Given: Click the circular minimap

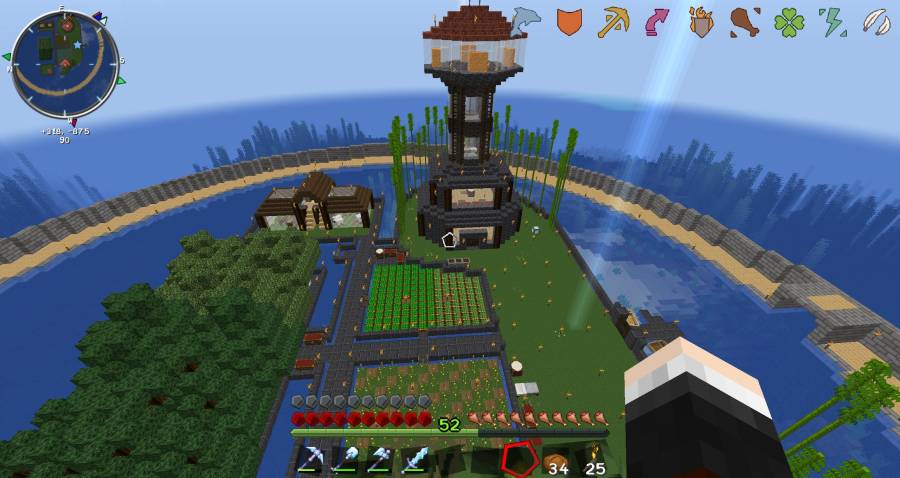Looking at the screenshot, I should [x=65, y=63].
